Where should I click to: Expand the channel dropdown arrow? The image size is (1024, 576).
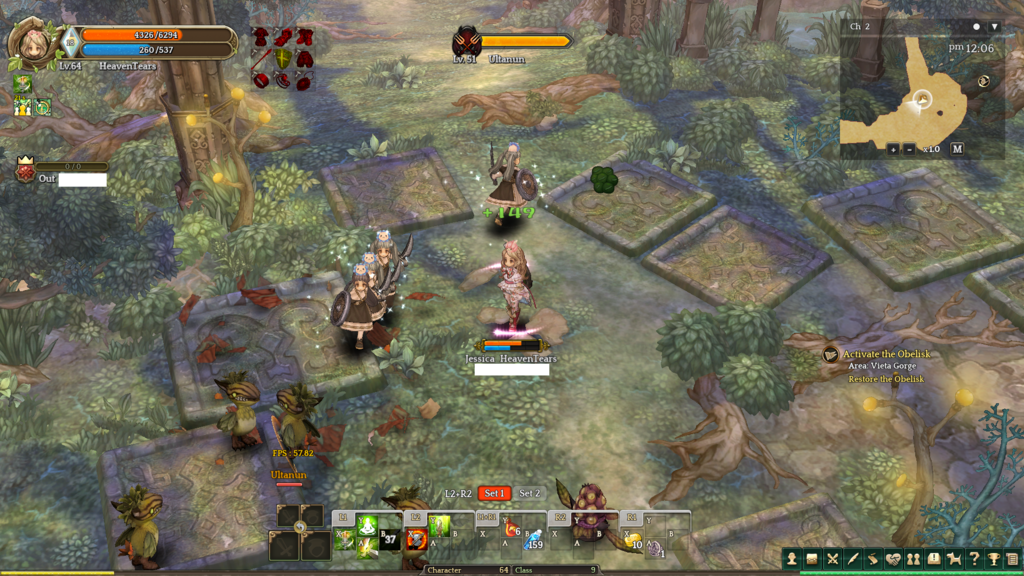994,27
